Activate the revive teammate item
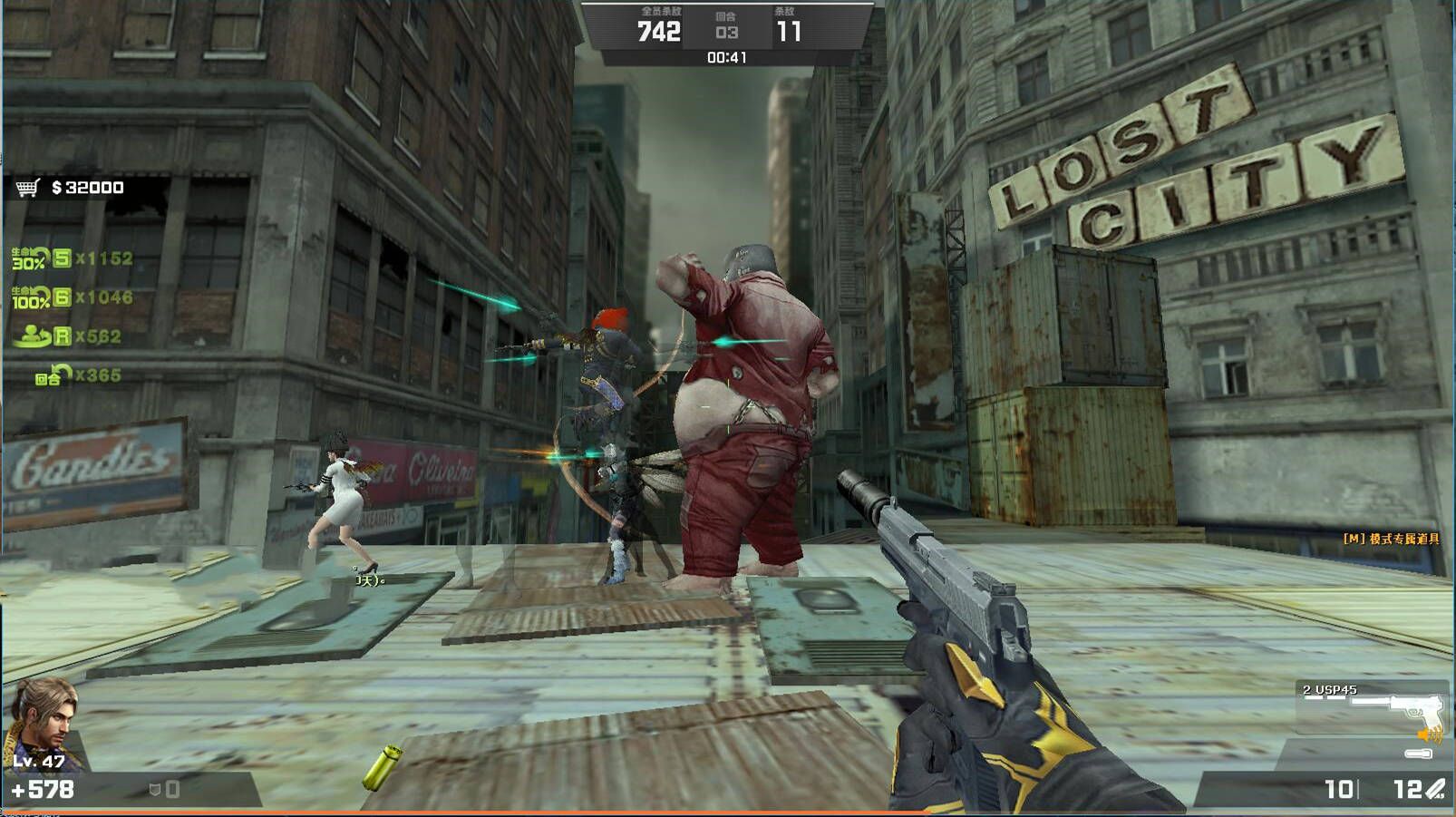The height and width of the screenshot is (817, 1456). (32, 336)
